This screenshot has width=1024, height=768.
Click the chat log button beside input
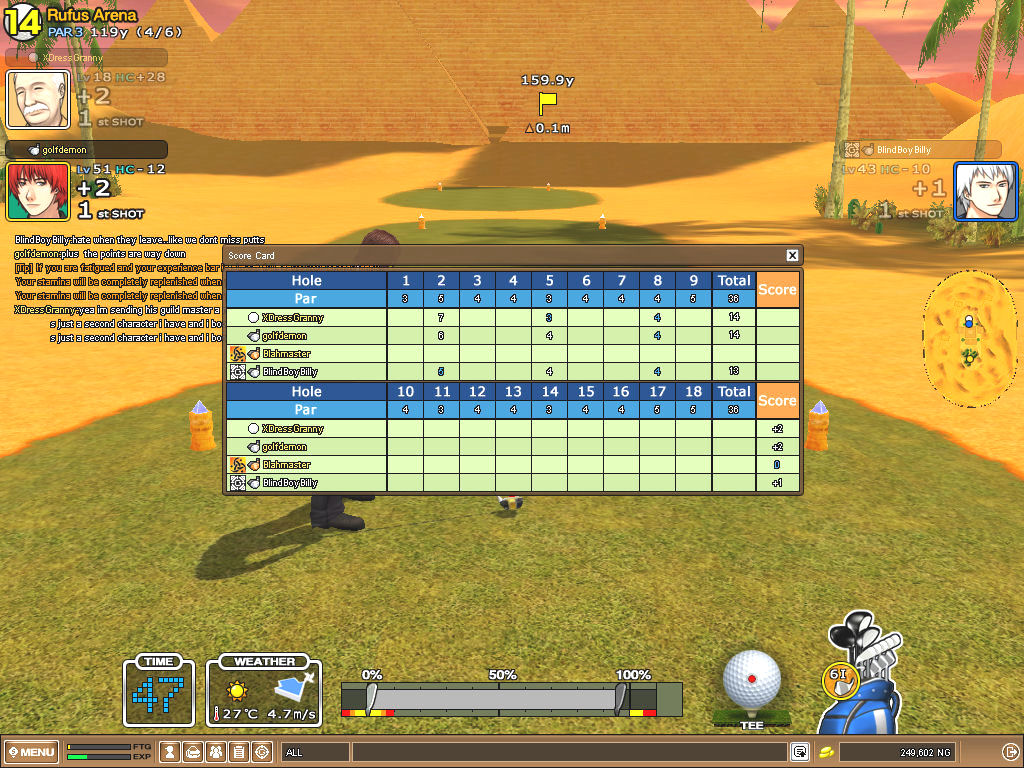(801, 752)
